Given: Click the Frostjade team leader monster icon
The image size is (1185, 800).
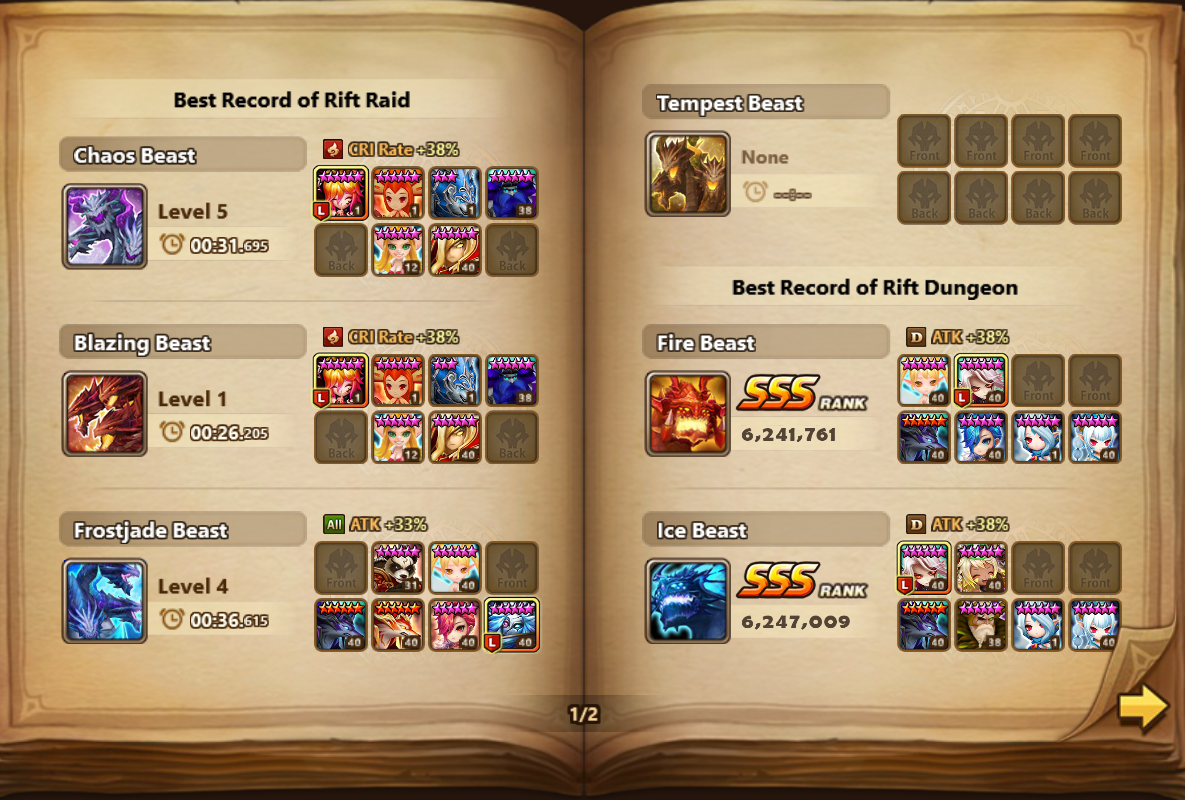Looking at the screenshot, I should (x=512, y=625).
